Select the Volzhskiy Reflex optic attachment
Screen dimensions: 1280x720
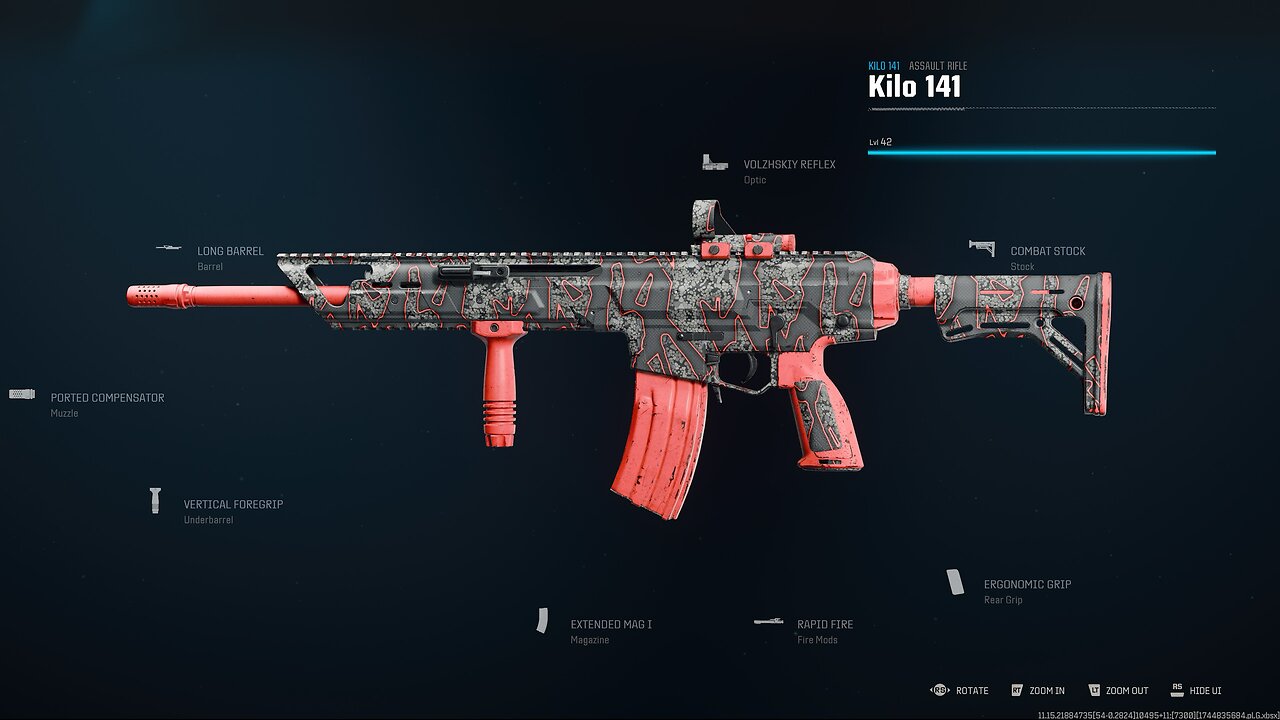(788, 165)
